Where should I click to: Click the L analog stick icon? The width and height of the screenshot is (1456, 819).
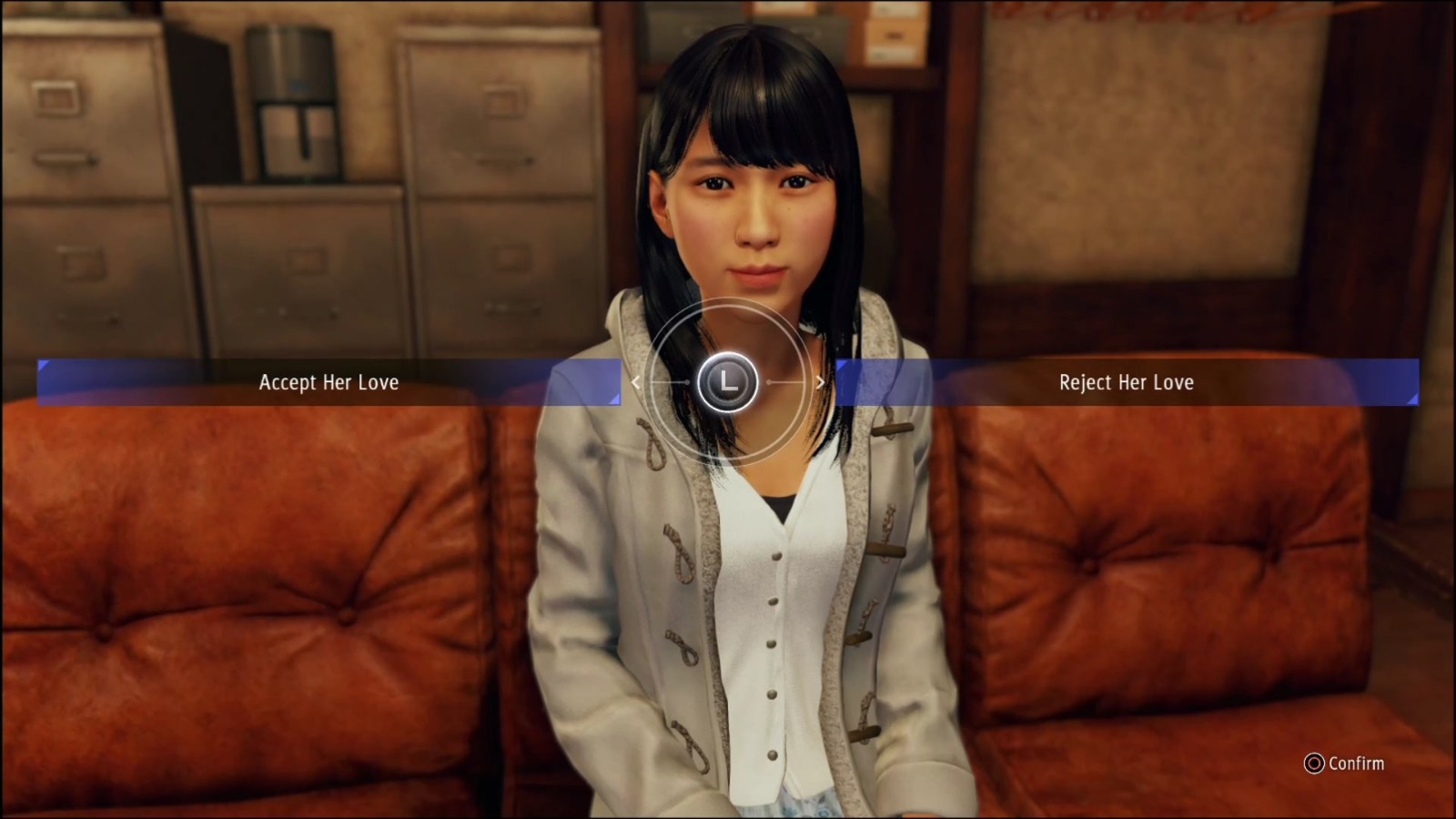(x=726, y=382)
